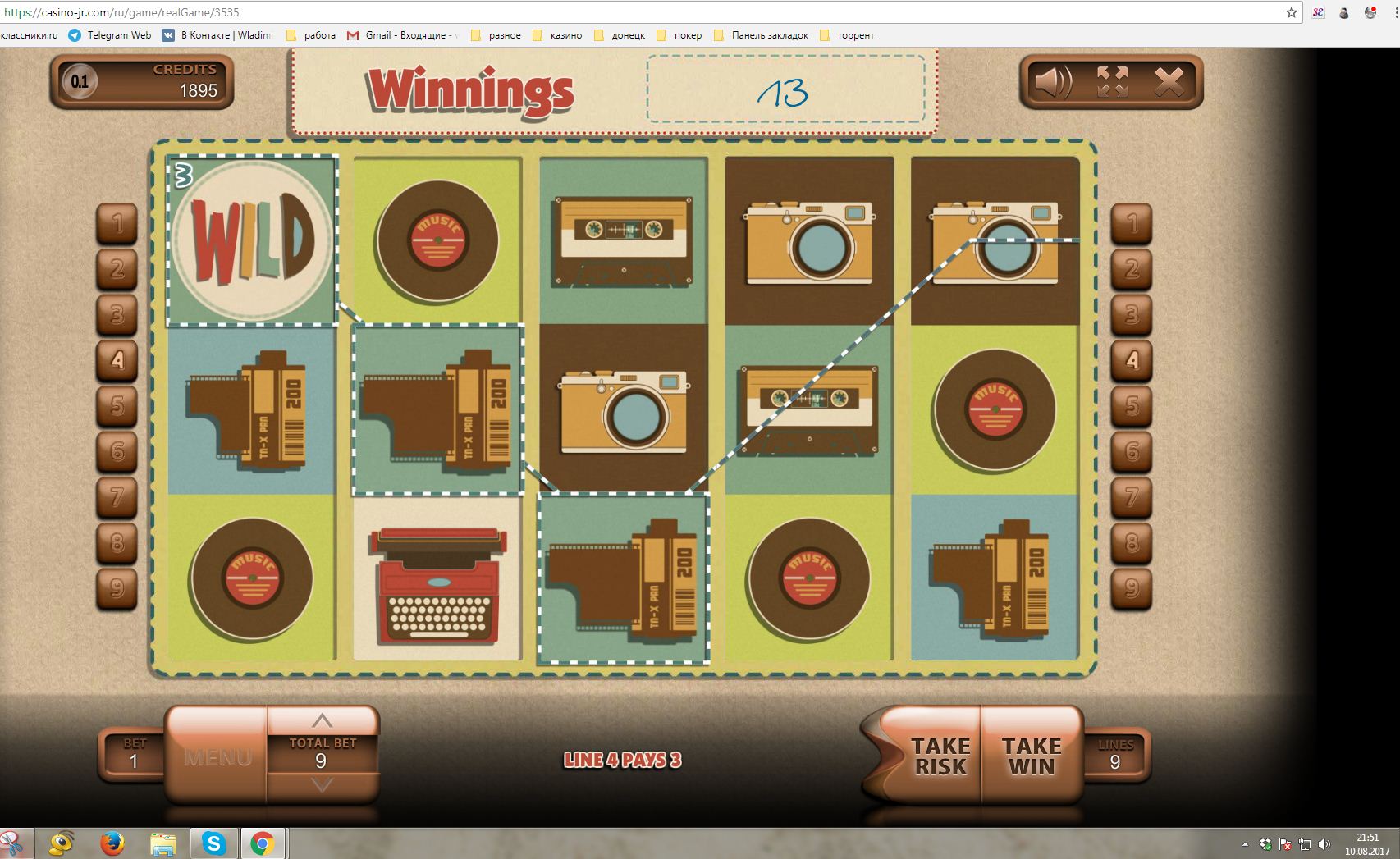Choose TAKE RISK to gamble winnings
Image resolution: width=1400 pixels, height=859 pixels.
pos(940,756)
